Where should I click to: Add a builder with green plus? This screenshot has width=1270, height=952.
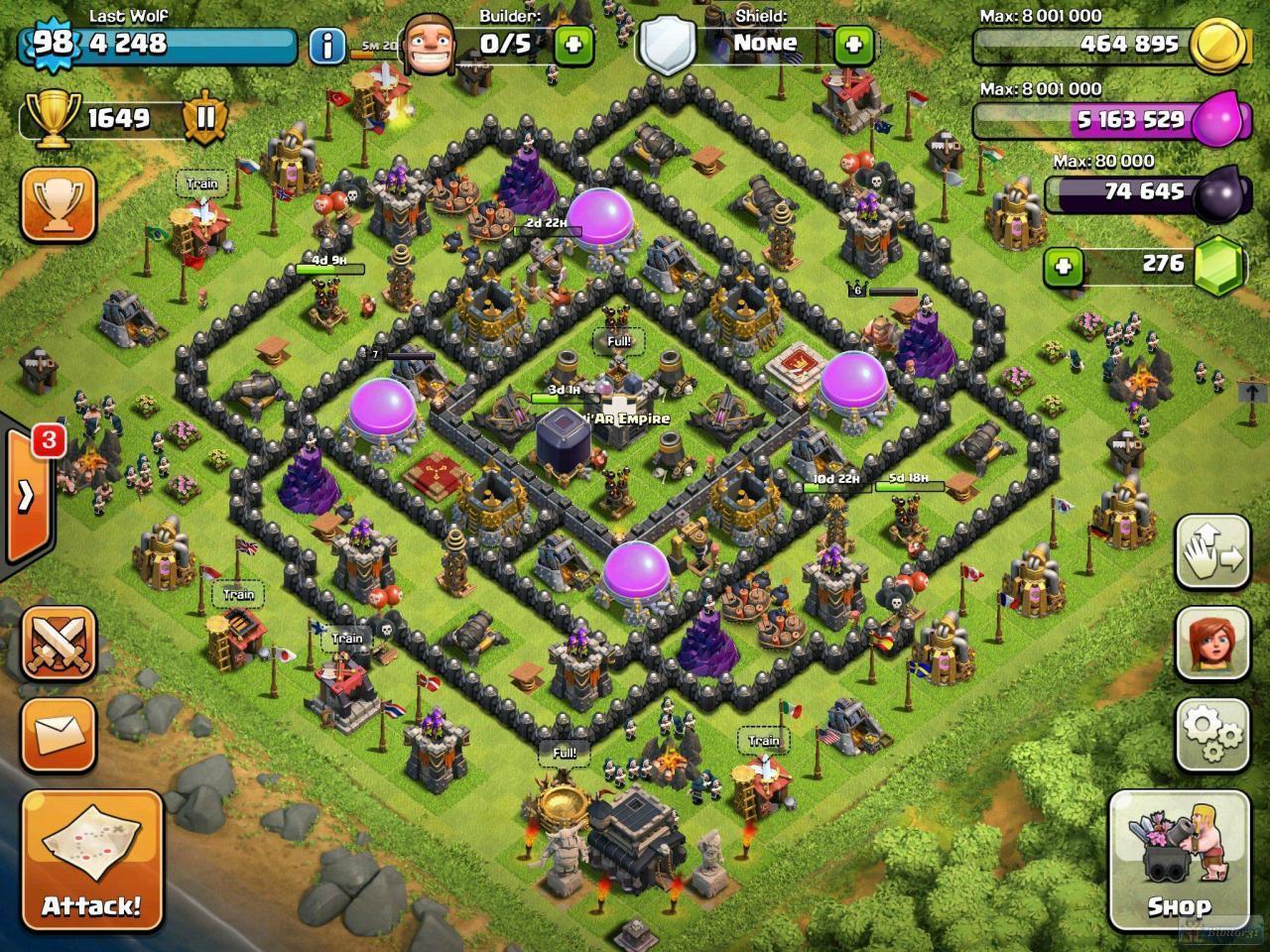[x=573, y=44]
